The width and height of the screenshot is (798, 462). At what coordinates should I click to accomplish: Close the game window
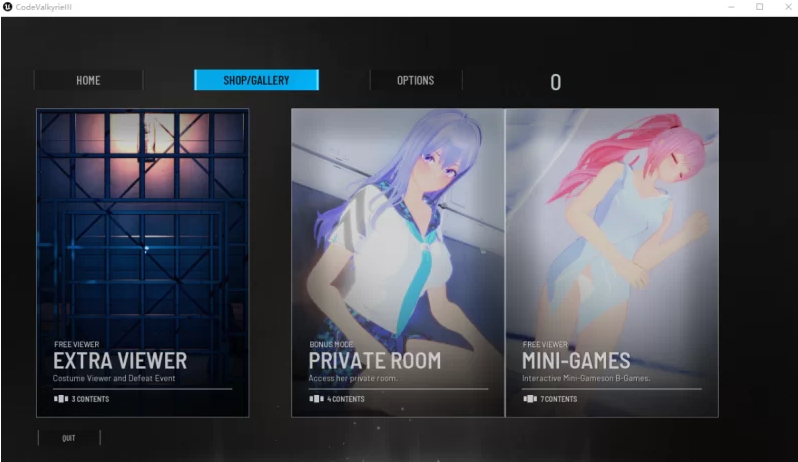pos(784,7)
